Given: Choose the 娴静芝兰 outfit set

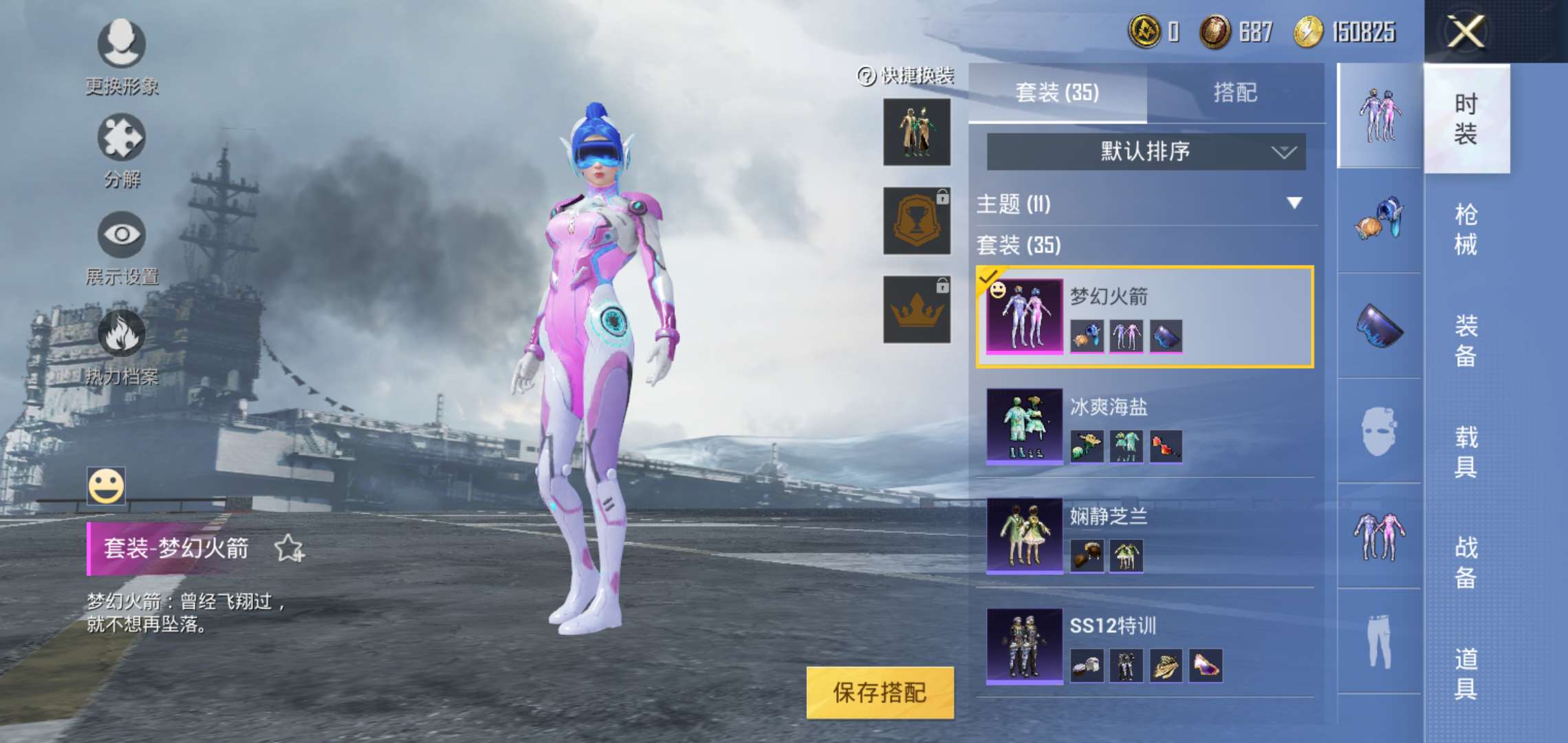Looking at the screenshot, I should coord(1144,536).
